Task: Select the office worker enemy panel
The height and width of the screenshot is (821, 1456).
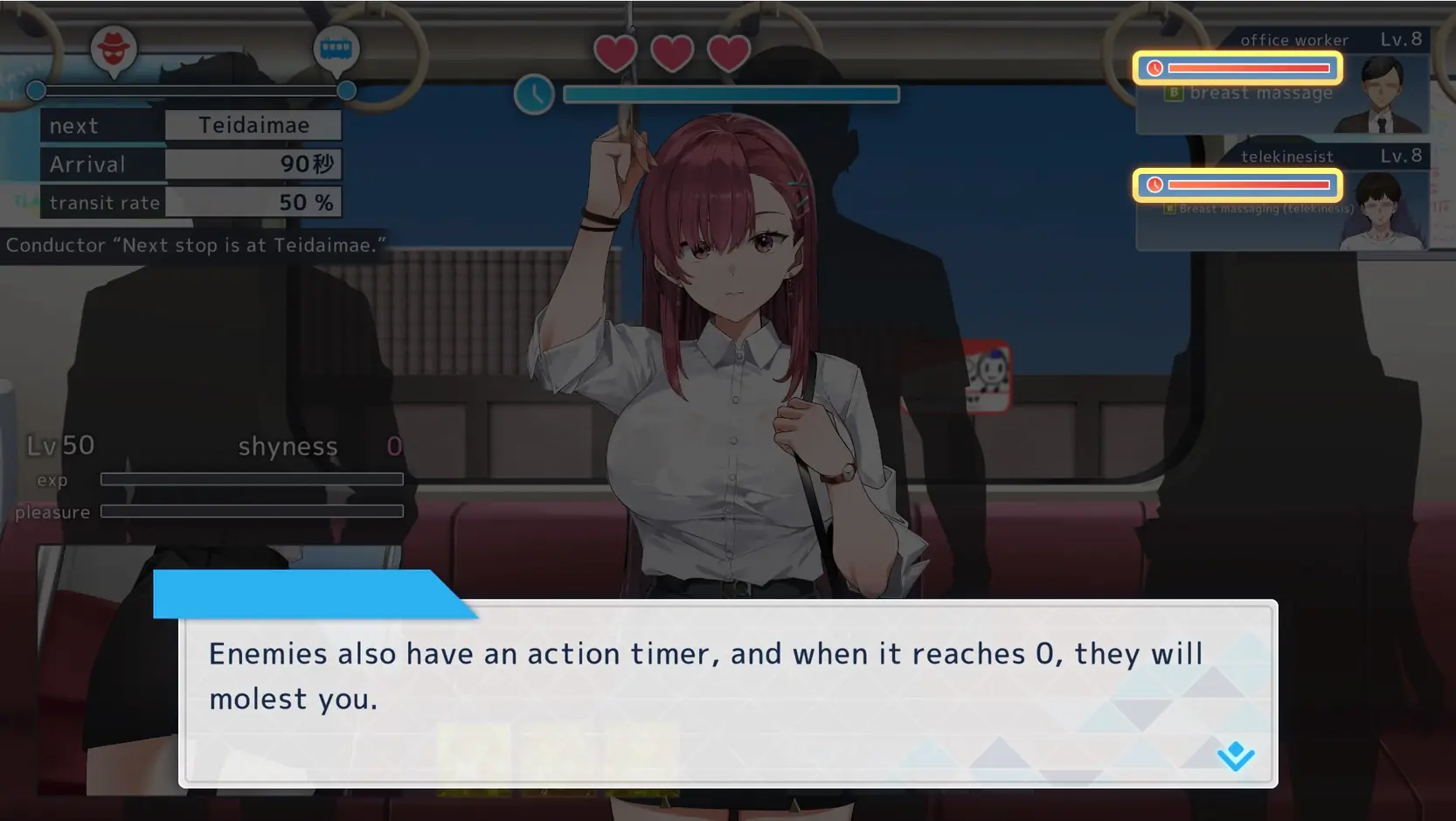Action: point(1281,82)
